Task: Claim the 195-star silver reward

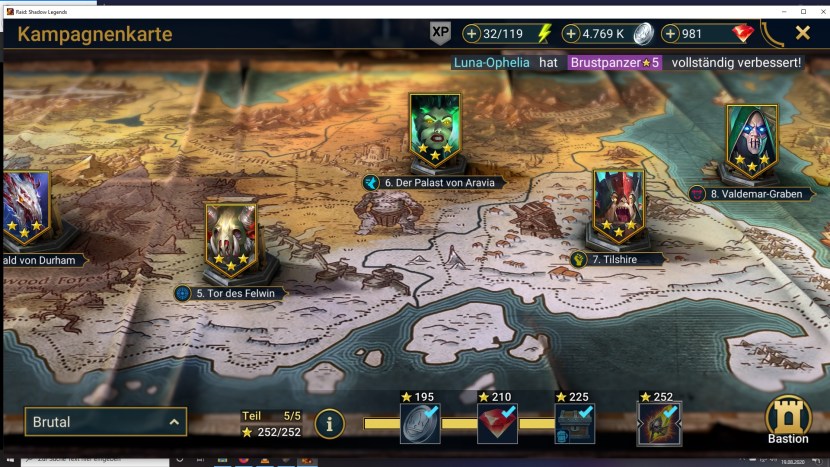Action: click(420, 424)
